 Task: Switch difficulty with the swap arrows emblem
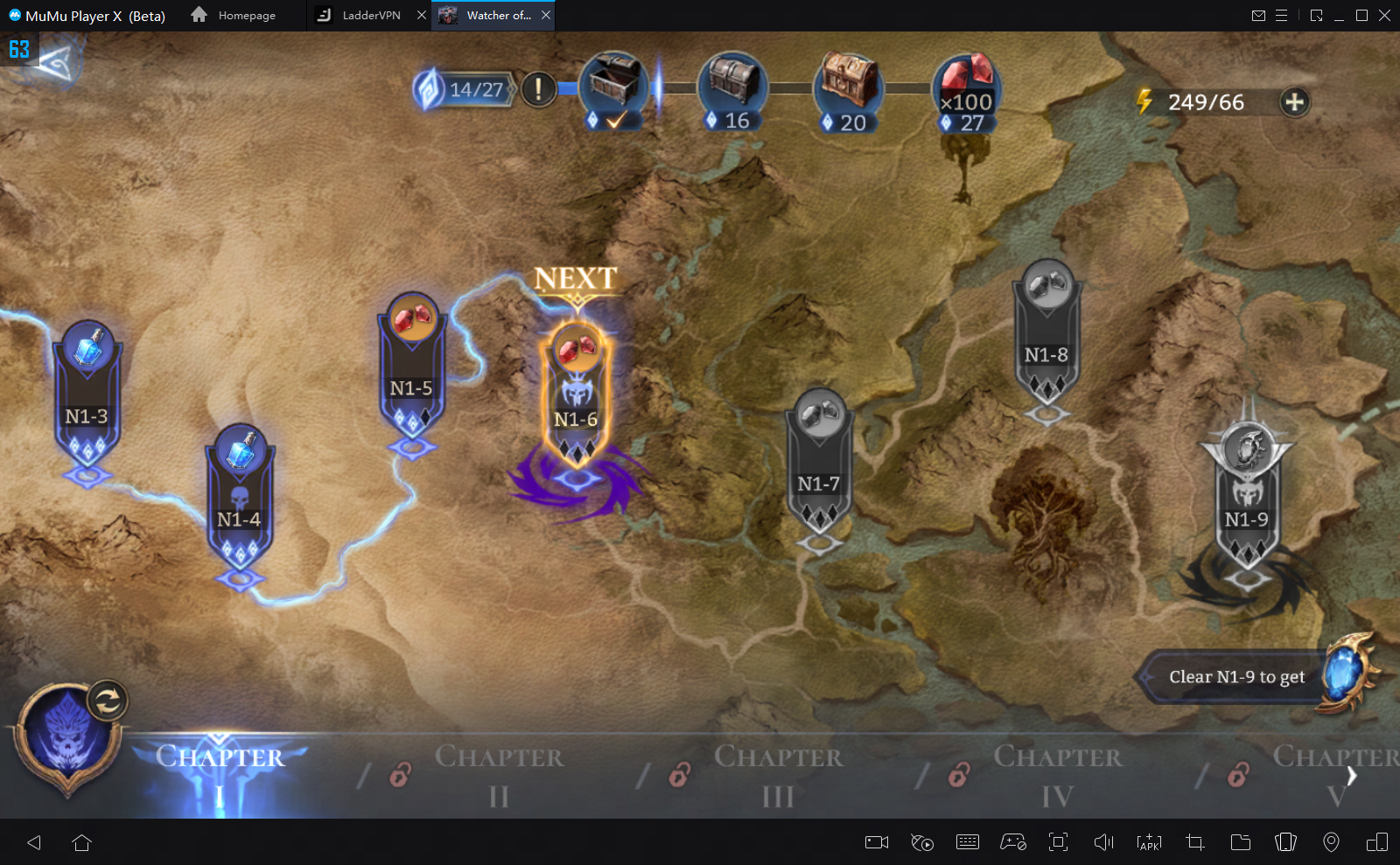coord(108,701)
